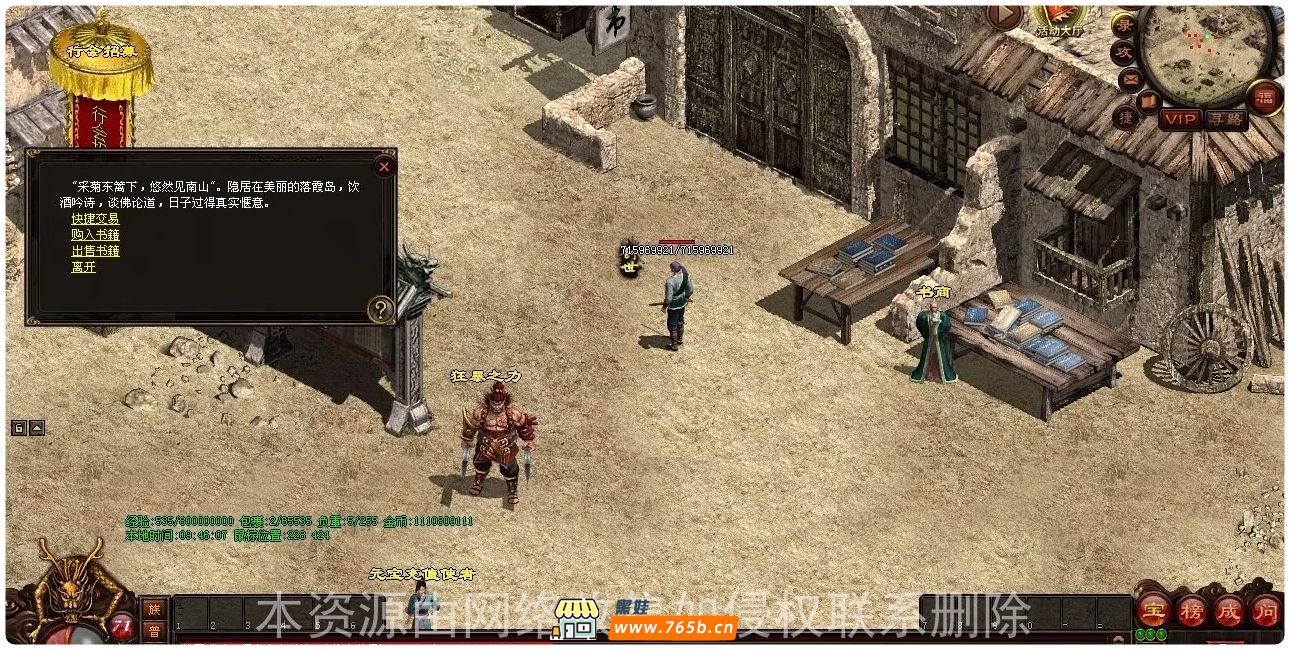Choose the 快捷交易 dialogue option
The image size is (1290, 650).
pos(95,219)
